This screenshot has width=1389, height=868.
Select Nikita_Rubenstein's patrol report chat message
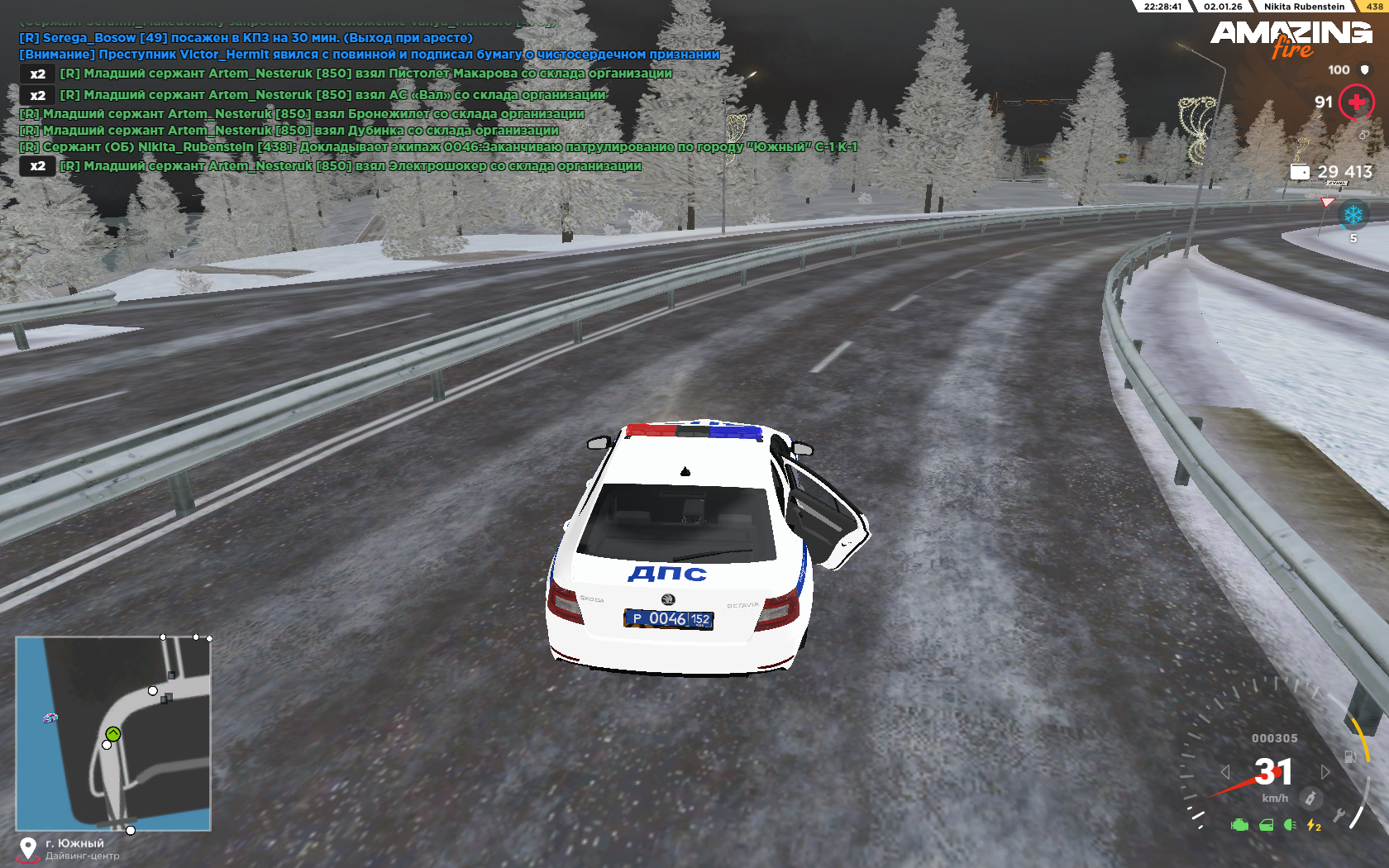[x=438, y=147]
